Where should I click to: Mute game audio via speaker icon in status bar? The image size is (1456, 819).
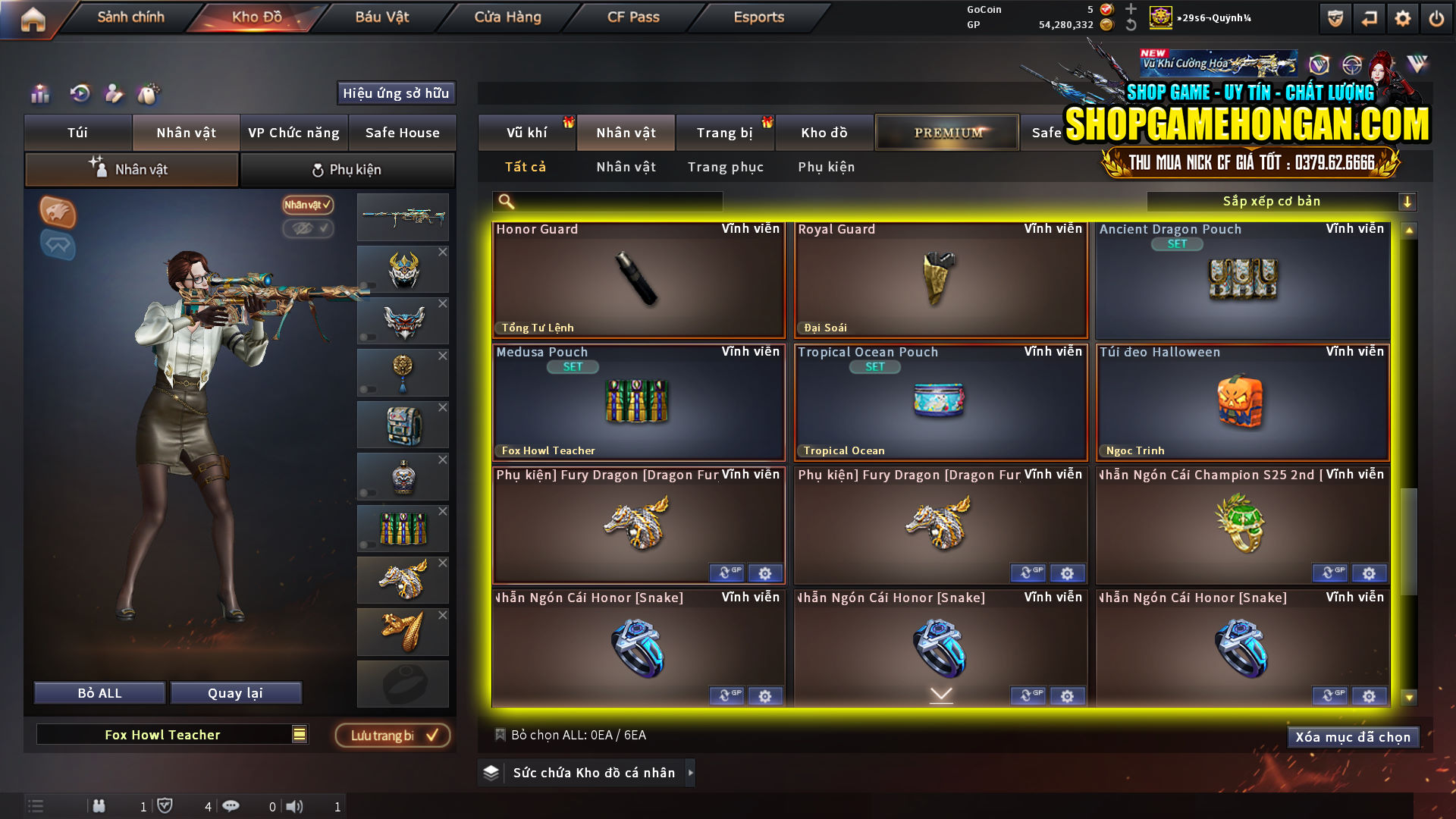click(x=296, y=806)
